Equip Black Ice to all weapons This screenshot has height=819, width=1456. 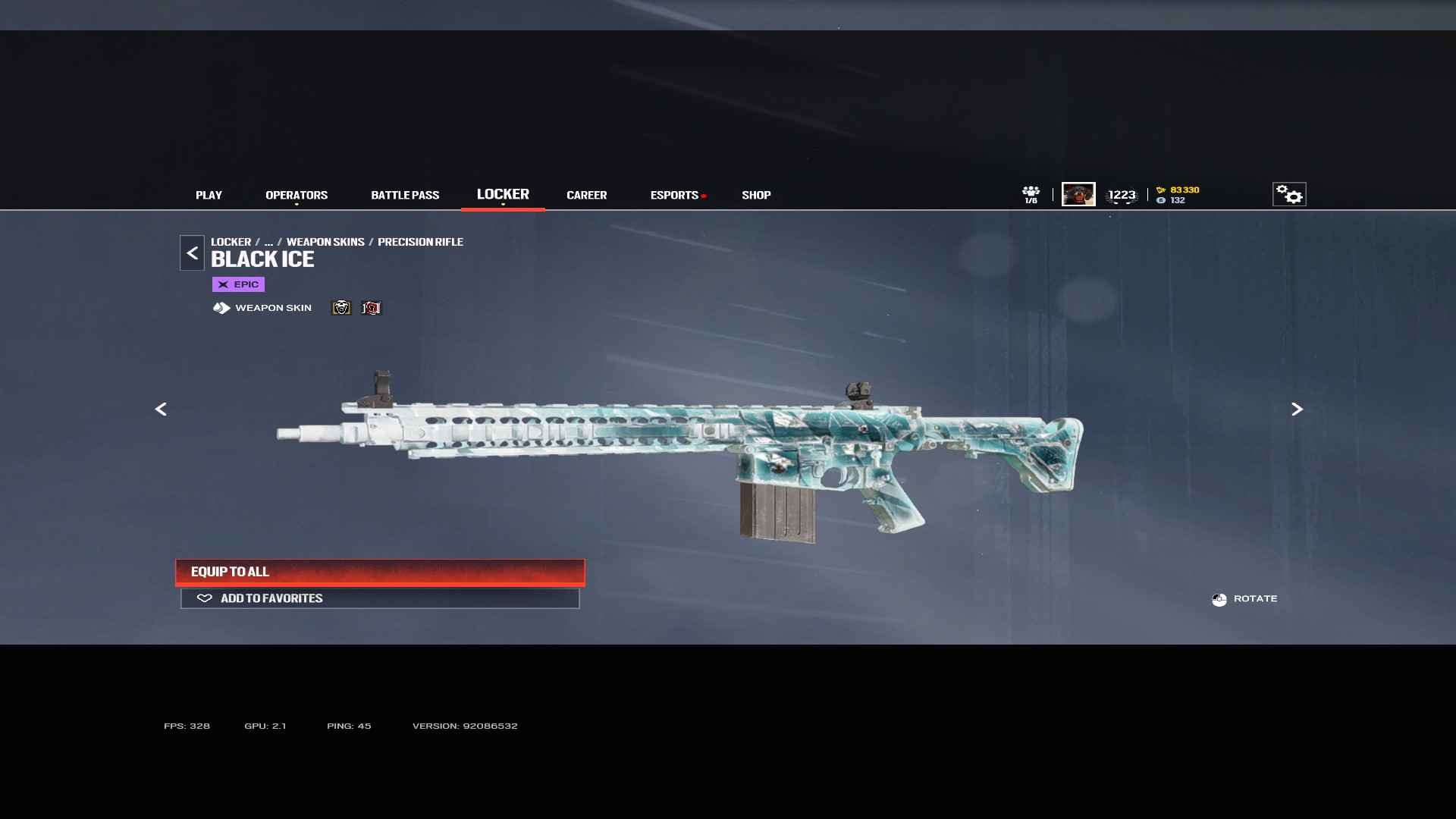point(380,572)
